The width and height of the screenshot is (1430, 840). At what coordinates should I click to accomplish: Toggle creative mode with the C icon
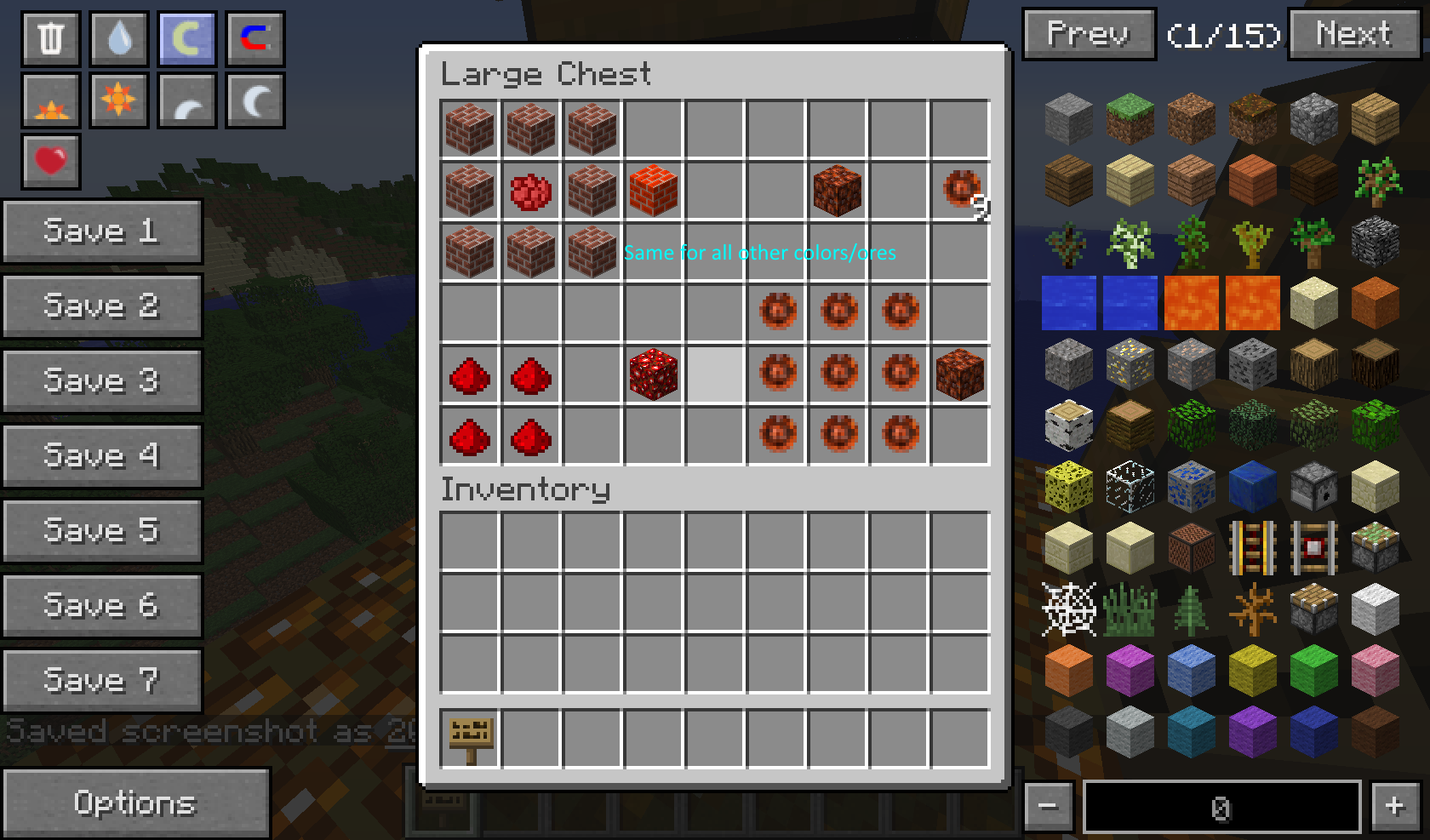point(255,37)
